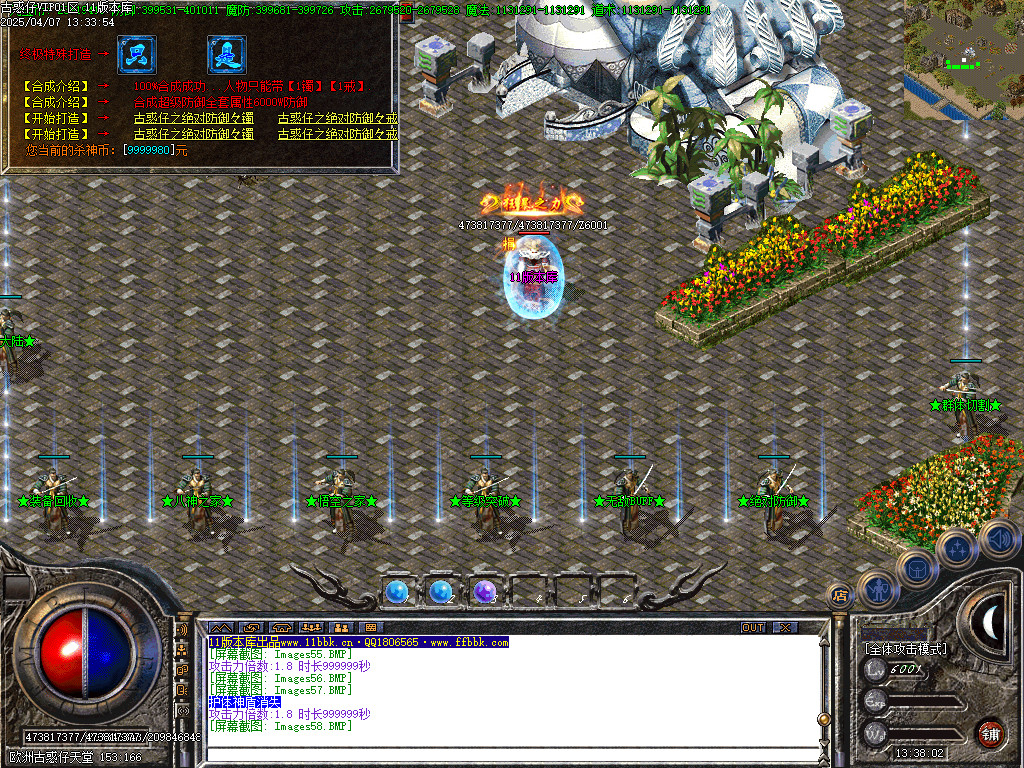Open the bag inventory round button
This screenshot has width=1024, height=768.
click(x=917, y=570)
